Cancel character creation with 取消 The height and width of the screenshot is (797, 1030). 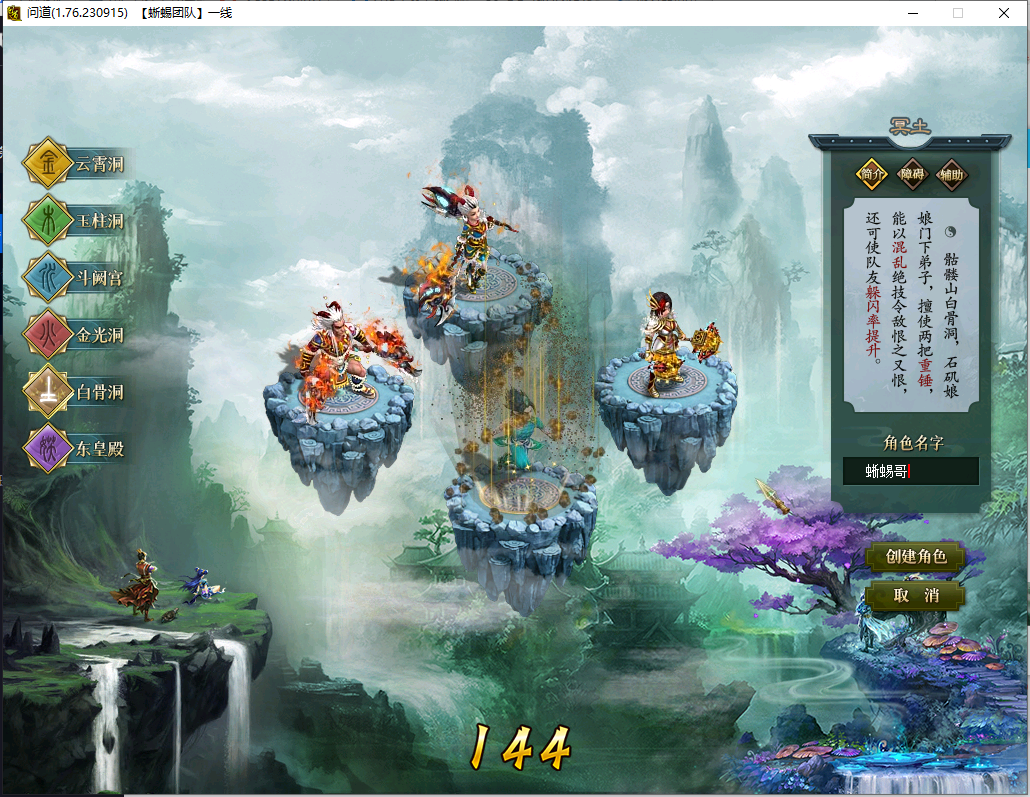tap(915, 596)
